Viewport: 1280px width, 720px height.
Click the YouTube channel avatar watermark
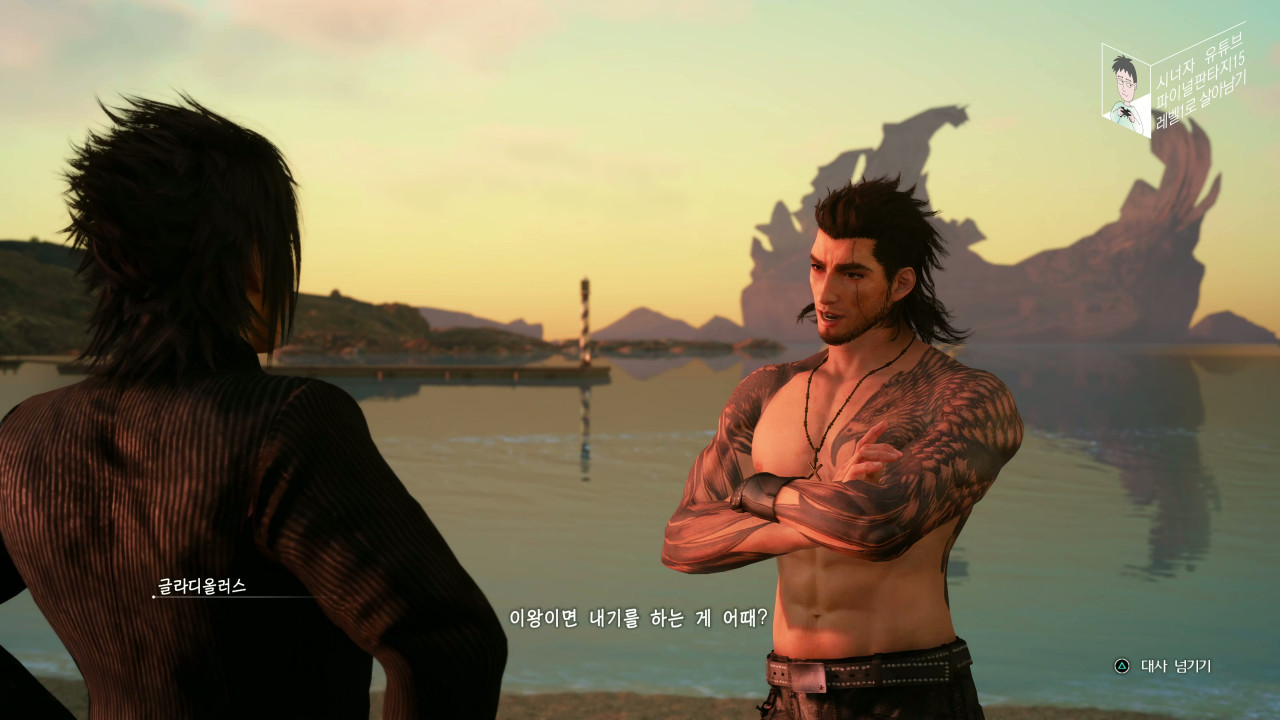[x=1126, y=90]
